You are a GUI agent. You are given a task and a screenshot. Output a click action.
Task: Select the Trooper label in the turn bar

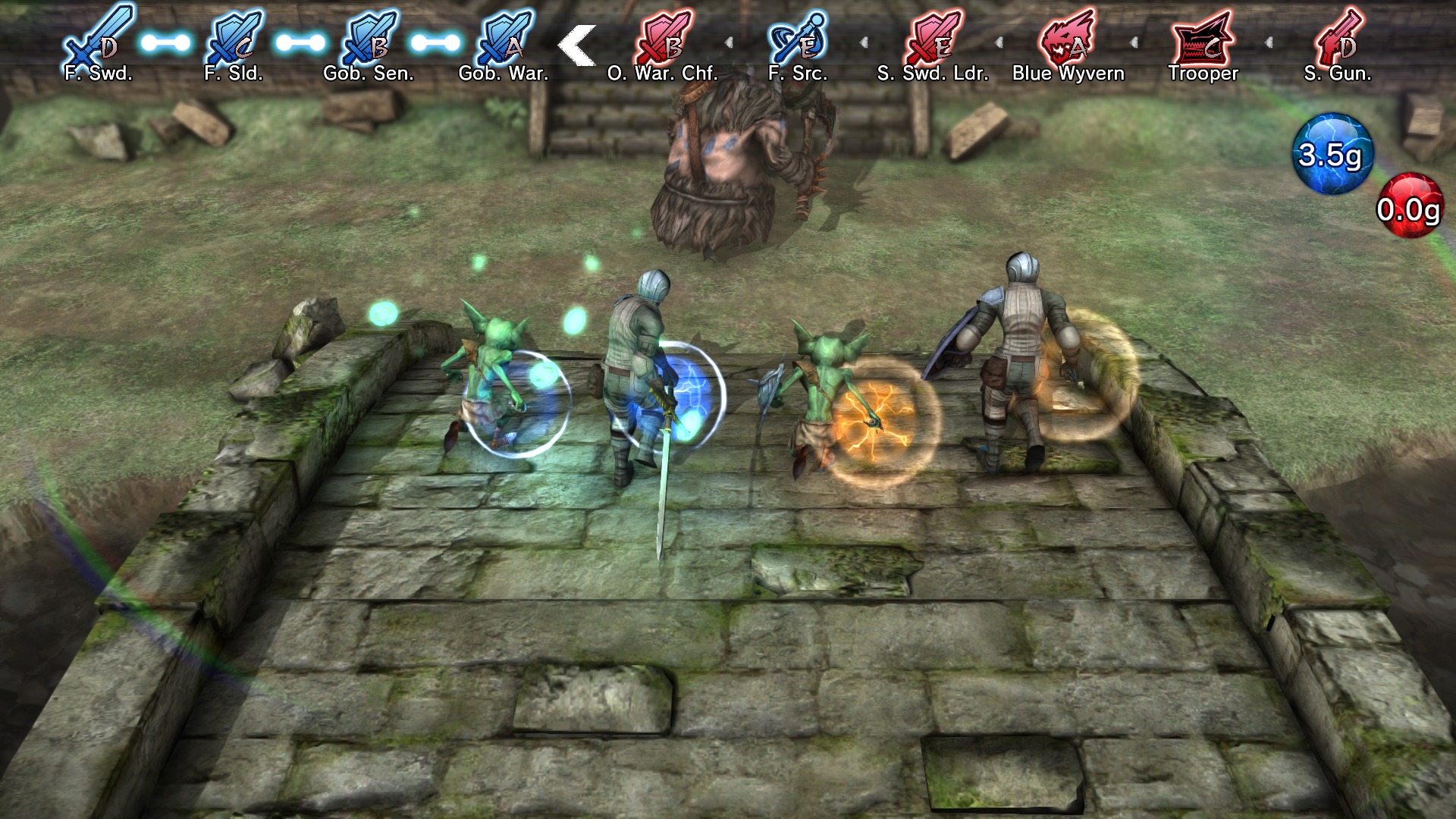(1203, 74)
